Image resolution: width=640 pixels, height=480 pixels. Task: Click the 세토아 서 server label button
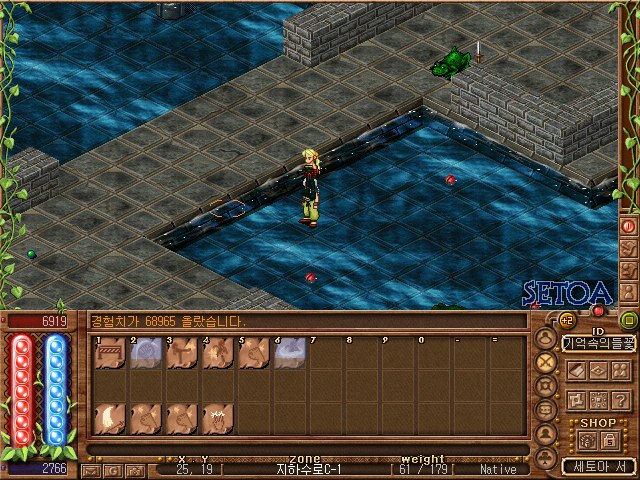click(599, 466)
